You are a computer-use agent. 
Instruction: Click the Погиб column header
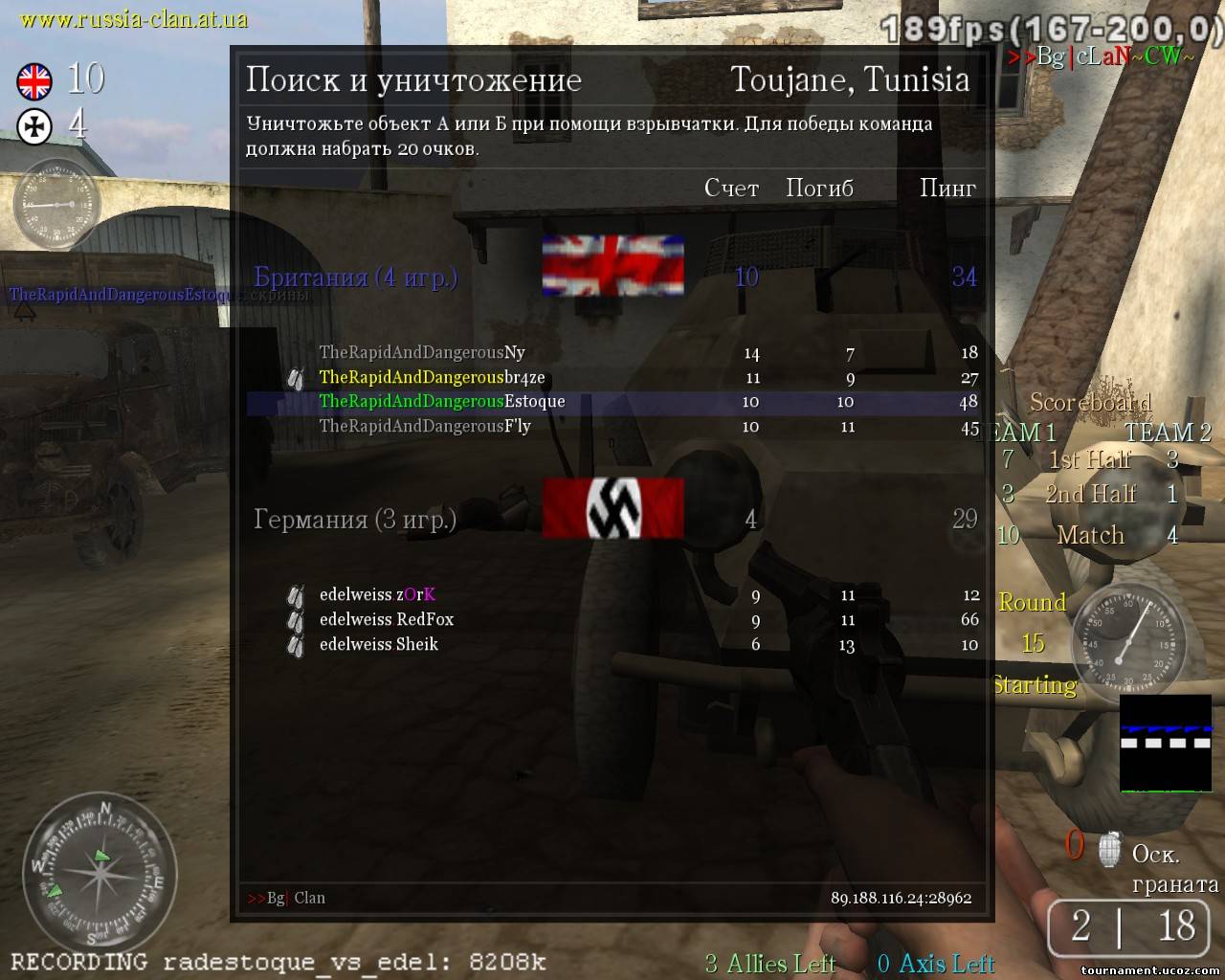coord(819,189)
